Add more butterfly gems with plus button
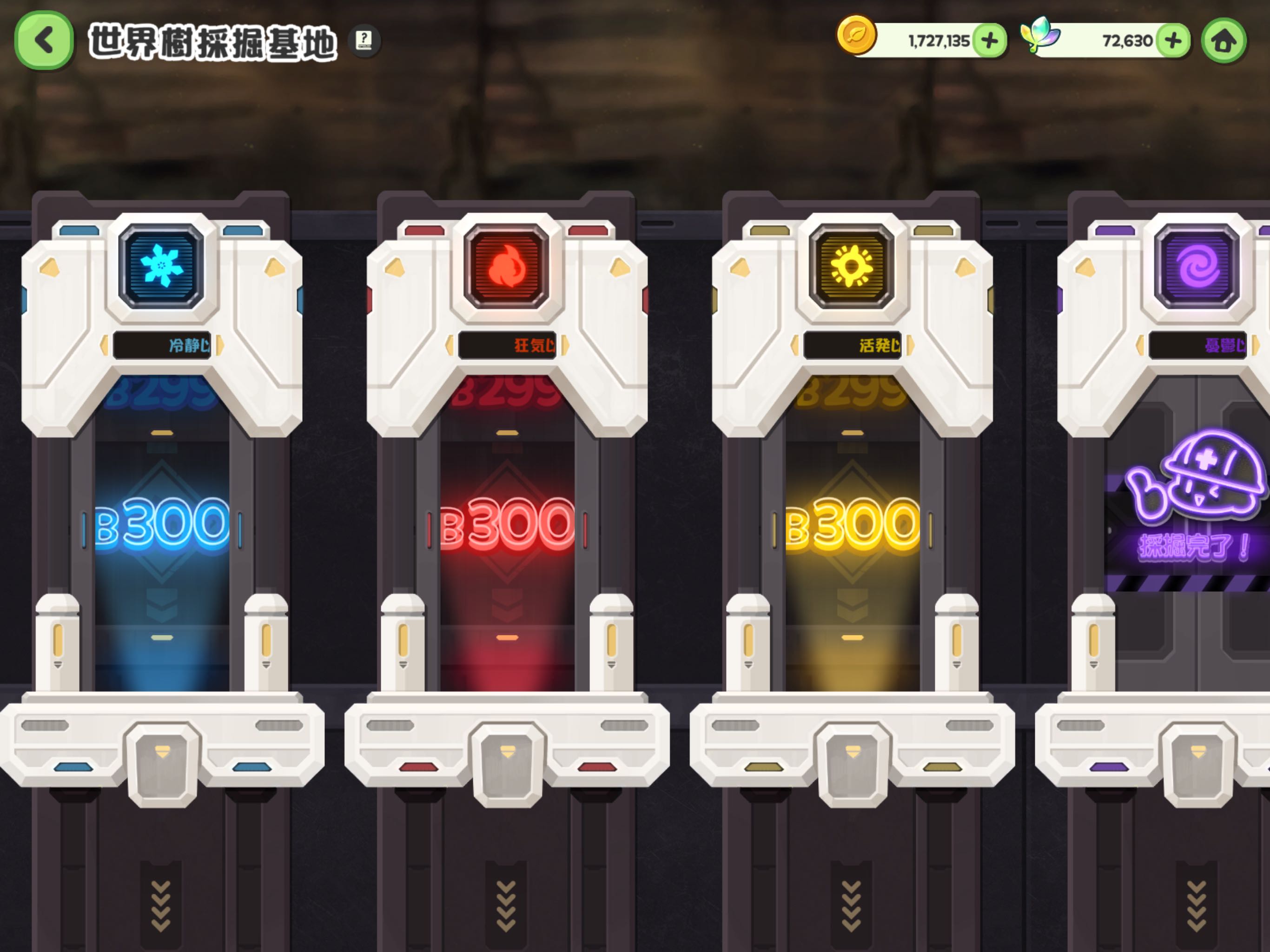This screenshot has width=1270, height=952. 1172,41
